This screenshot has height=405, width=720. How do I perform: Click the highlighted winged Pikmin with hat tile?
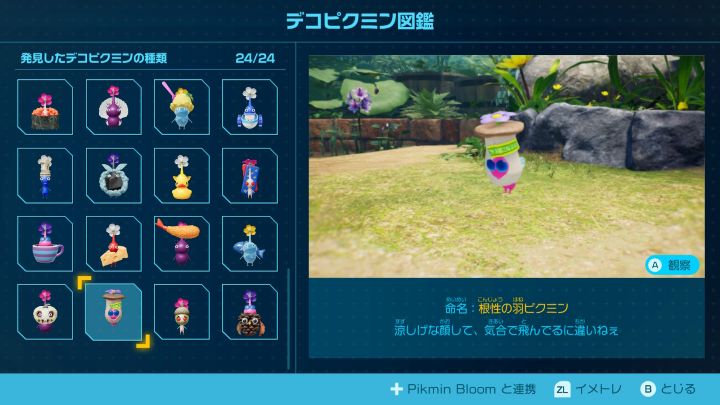[113, 312]
